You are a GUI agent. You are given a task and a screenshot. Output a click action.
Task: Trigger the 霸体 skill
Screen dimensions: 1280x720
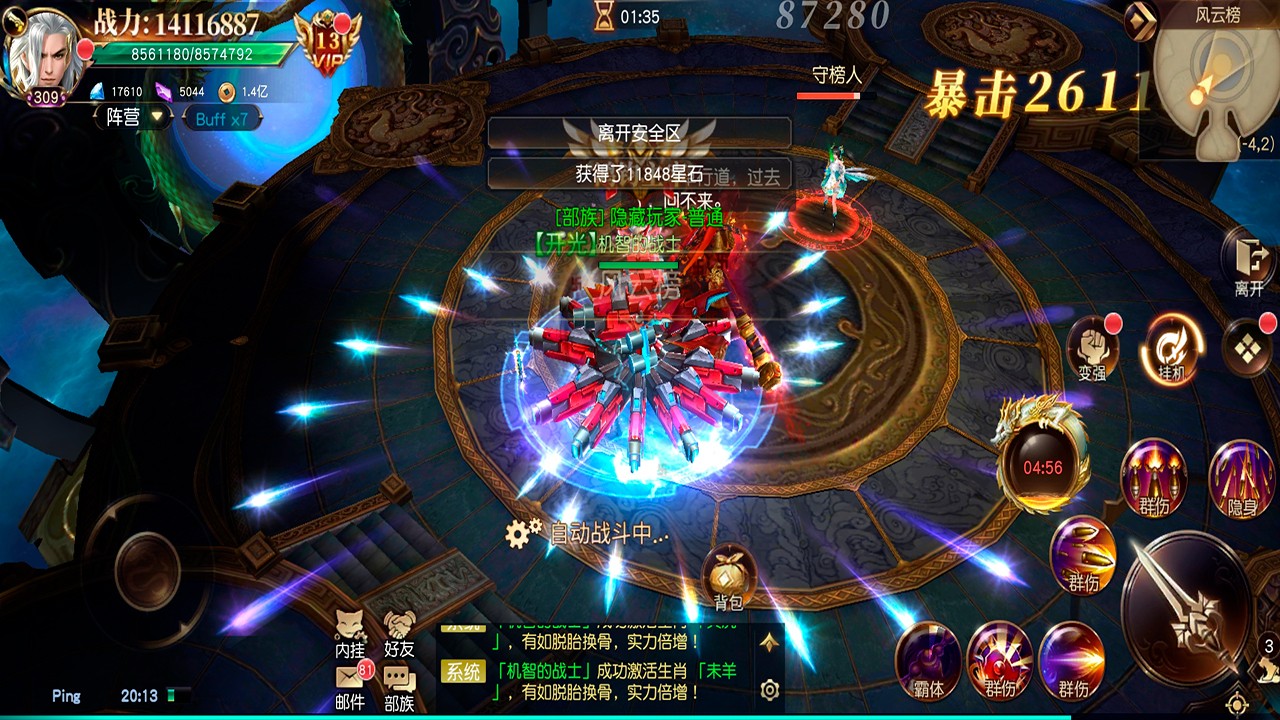click(x=928, y=658)
